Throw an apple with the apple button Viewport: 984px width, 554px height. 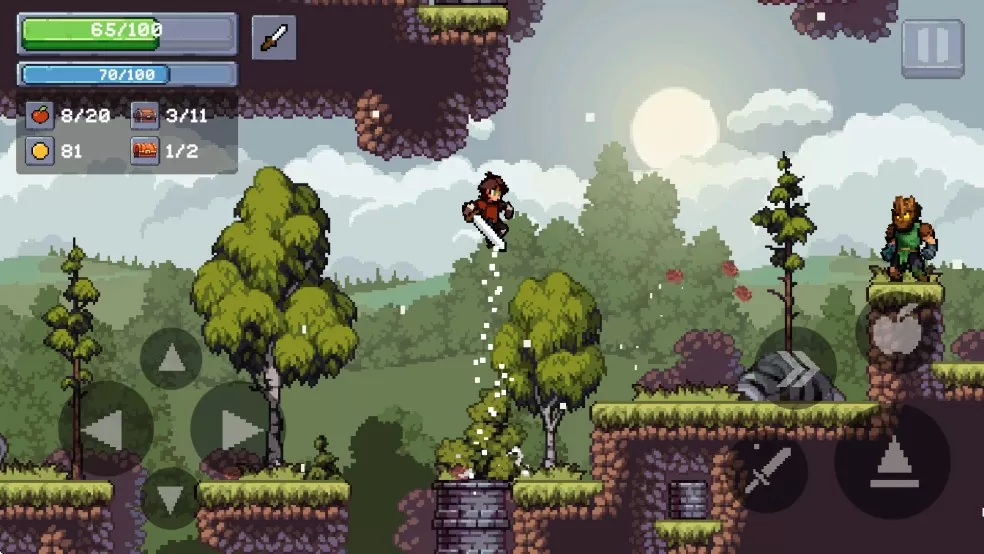point(896,332)
